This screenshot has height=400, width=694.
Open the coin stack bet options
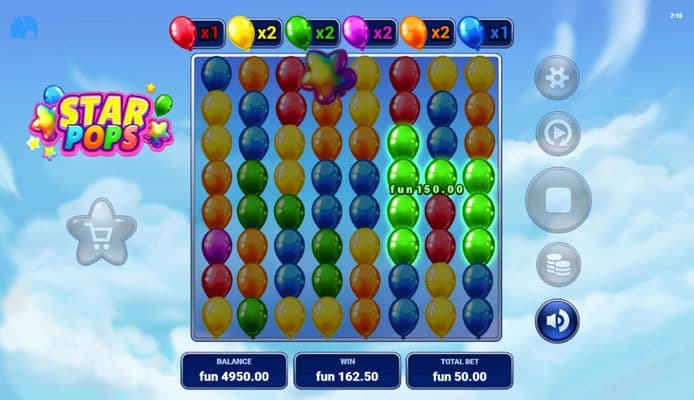pyautogui.click(x=558, y=265)
